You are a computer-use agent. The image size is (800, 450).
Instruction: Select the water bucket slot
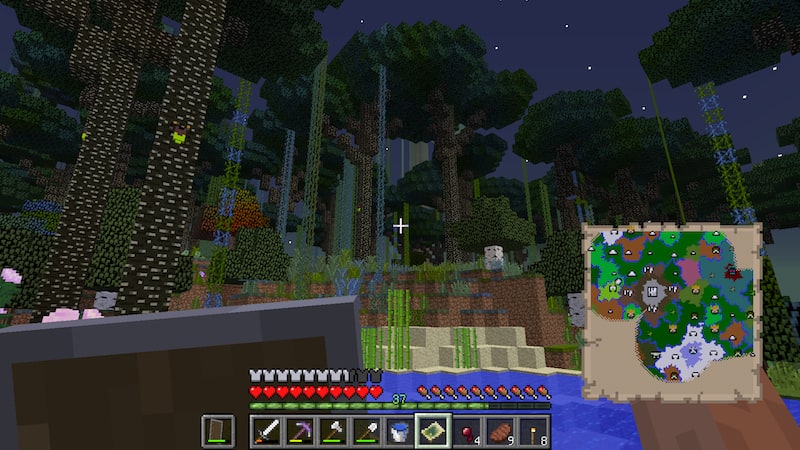click(x=400, y=431)
